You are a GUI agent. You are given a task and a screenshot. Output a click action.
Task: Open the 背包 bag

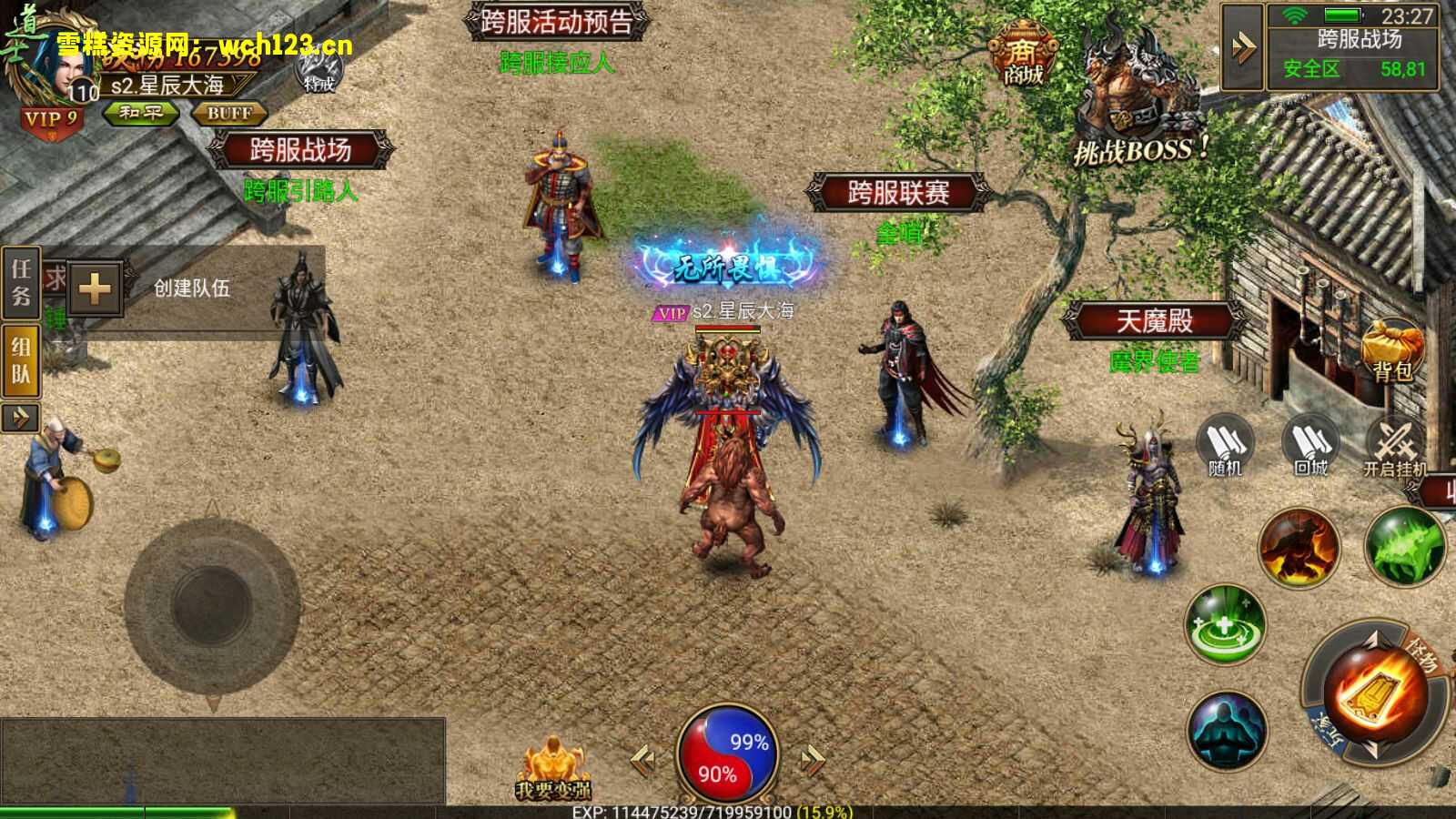click(1391, 350)
